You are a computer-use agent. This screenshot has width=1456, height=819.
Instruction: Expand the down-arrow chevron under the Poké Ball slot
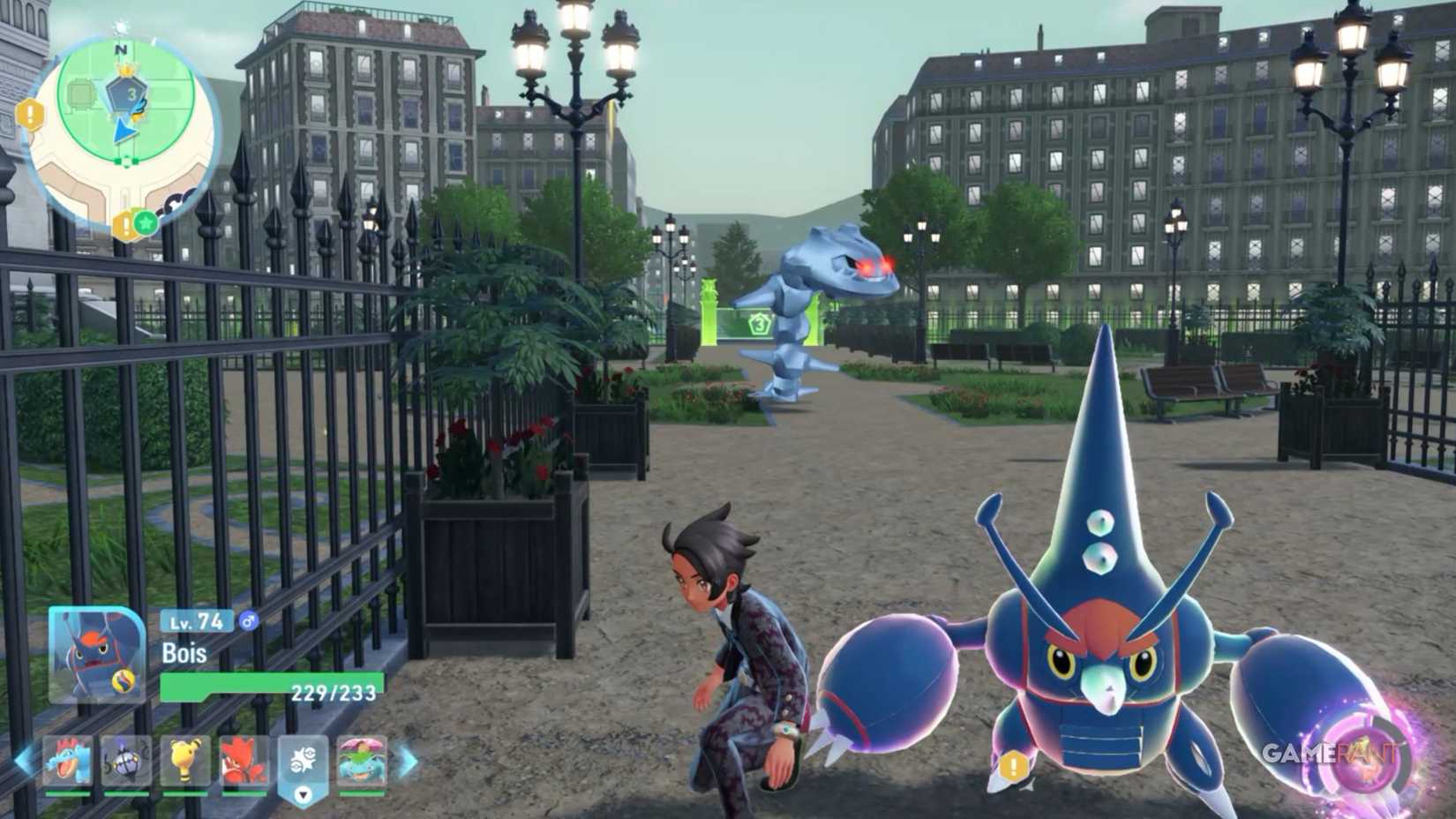pos(303,796)
